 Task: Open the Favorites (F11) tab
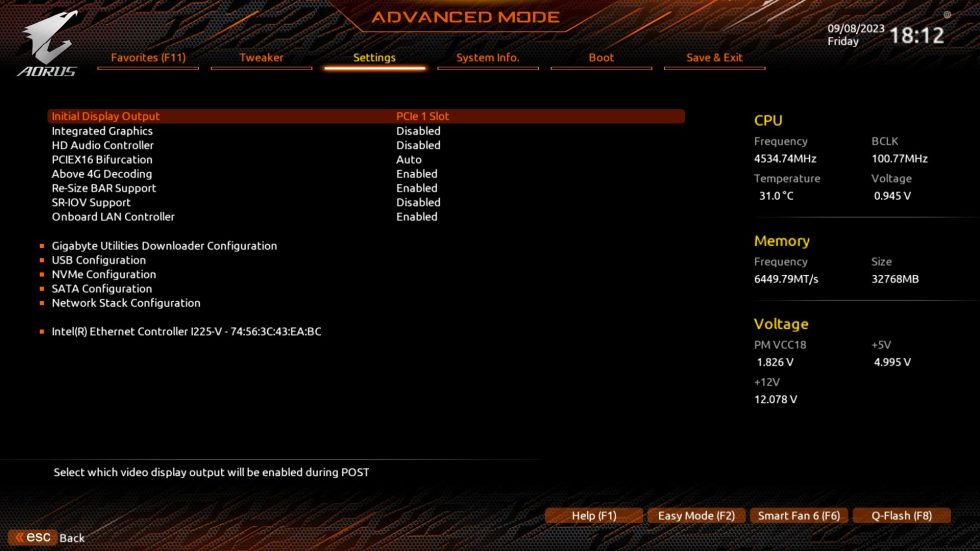click(x=148, y=58)
